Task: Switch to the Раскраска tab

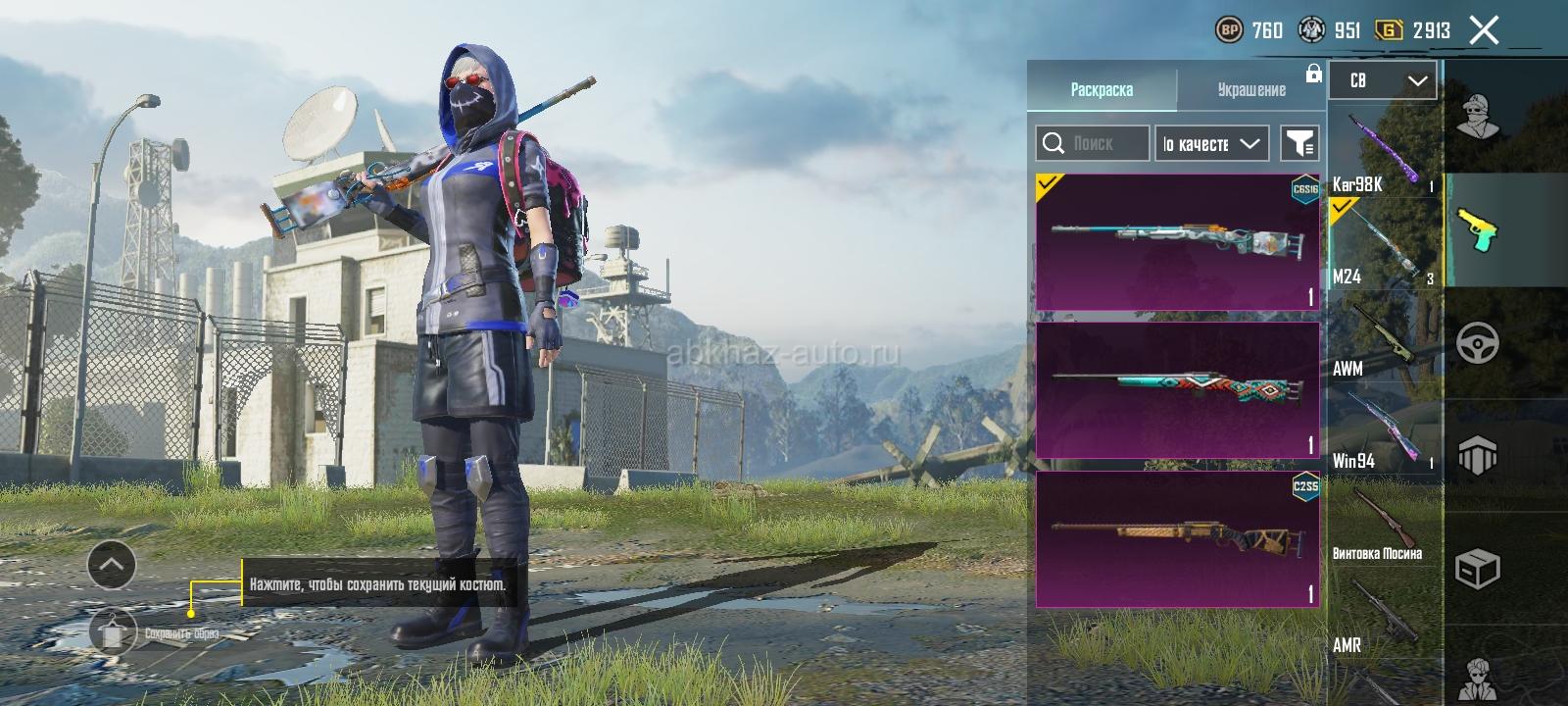Action: coord(1102,89)
